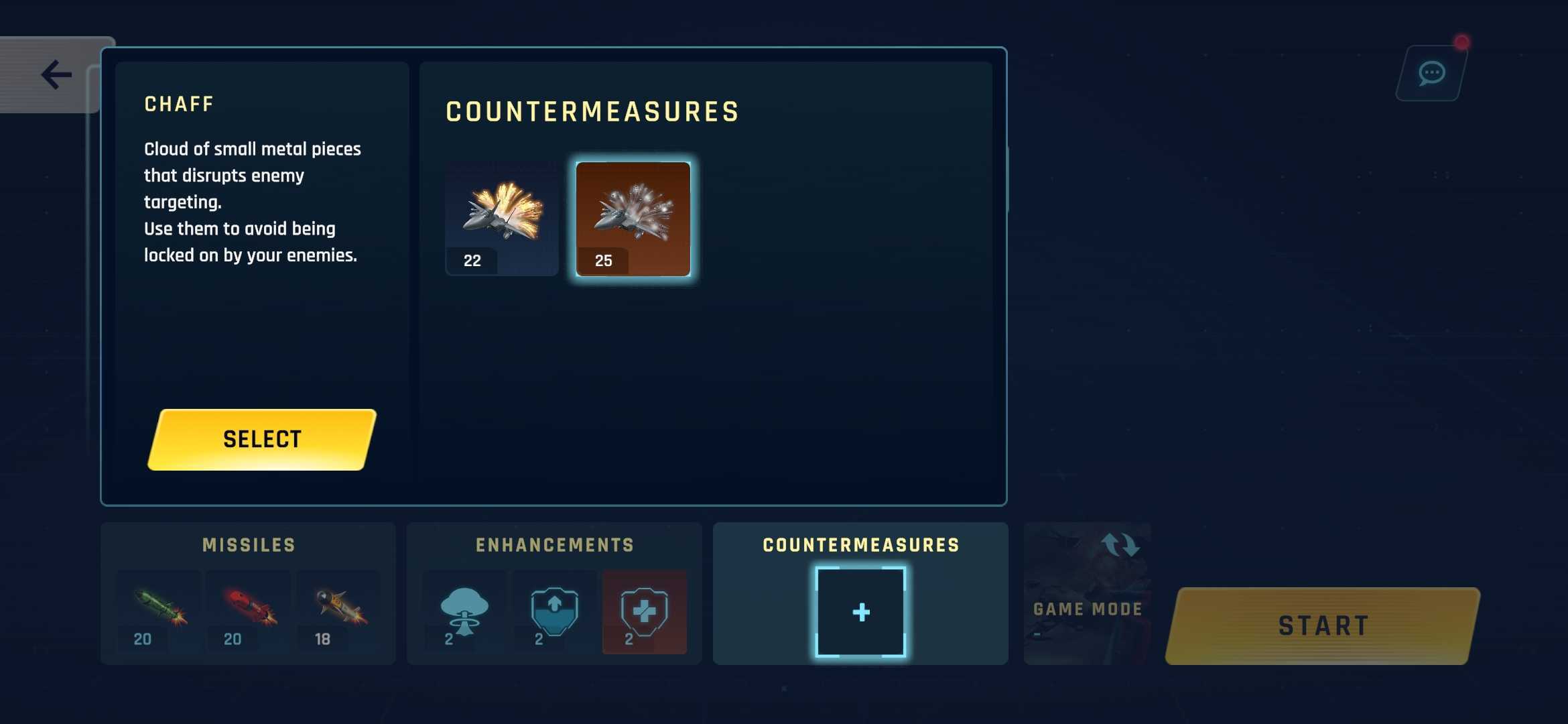Open the chat message icon
Viewport: 1568px width, 724px height.
tap(1431, 72)
